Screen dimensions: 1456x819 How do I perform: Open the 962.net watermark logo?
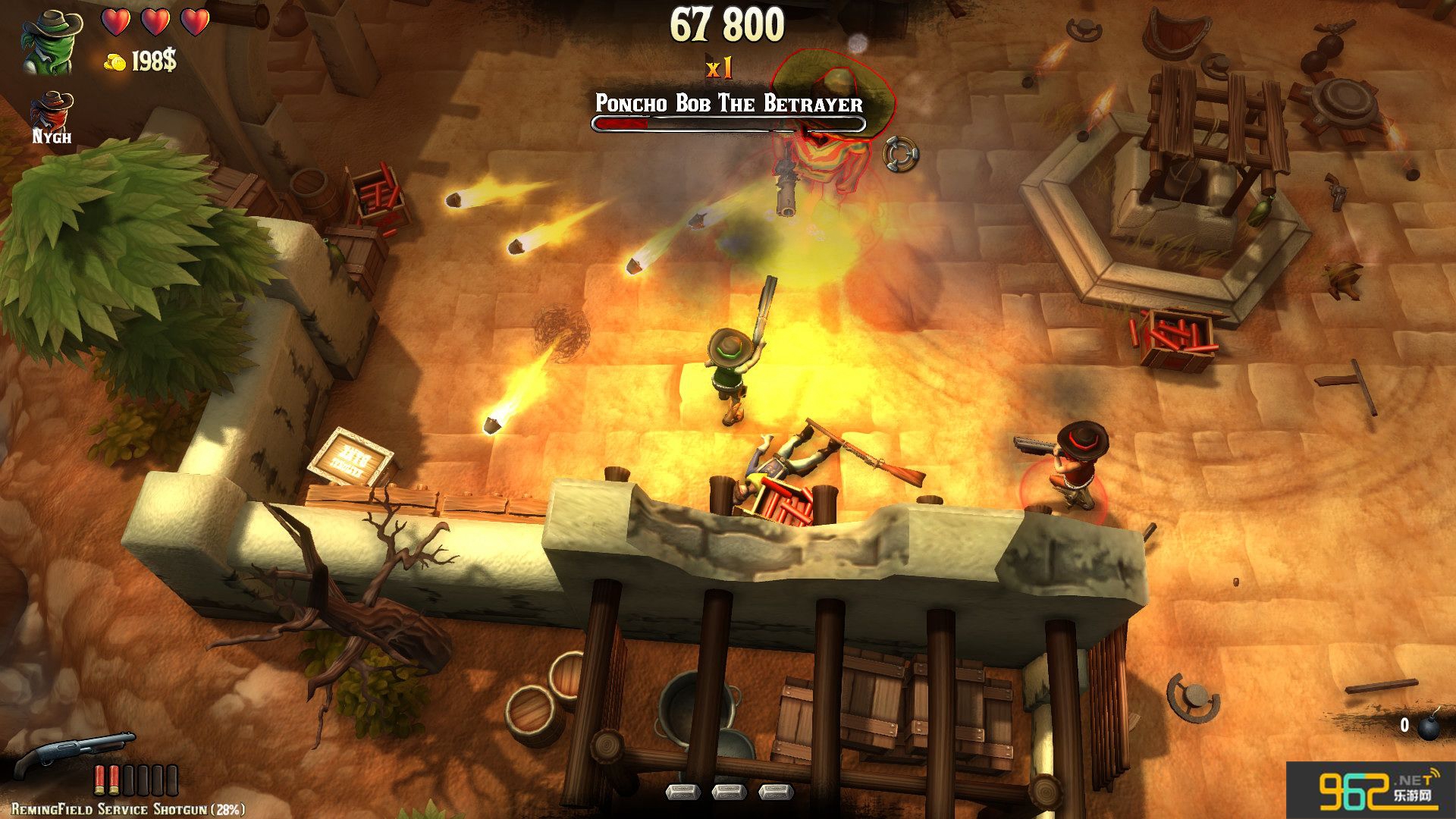(x=1373, y=794)
